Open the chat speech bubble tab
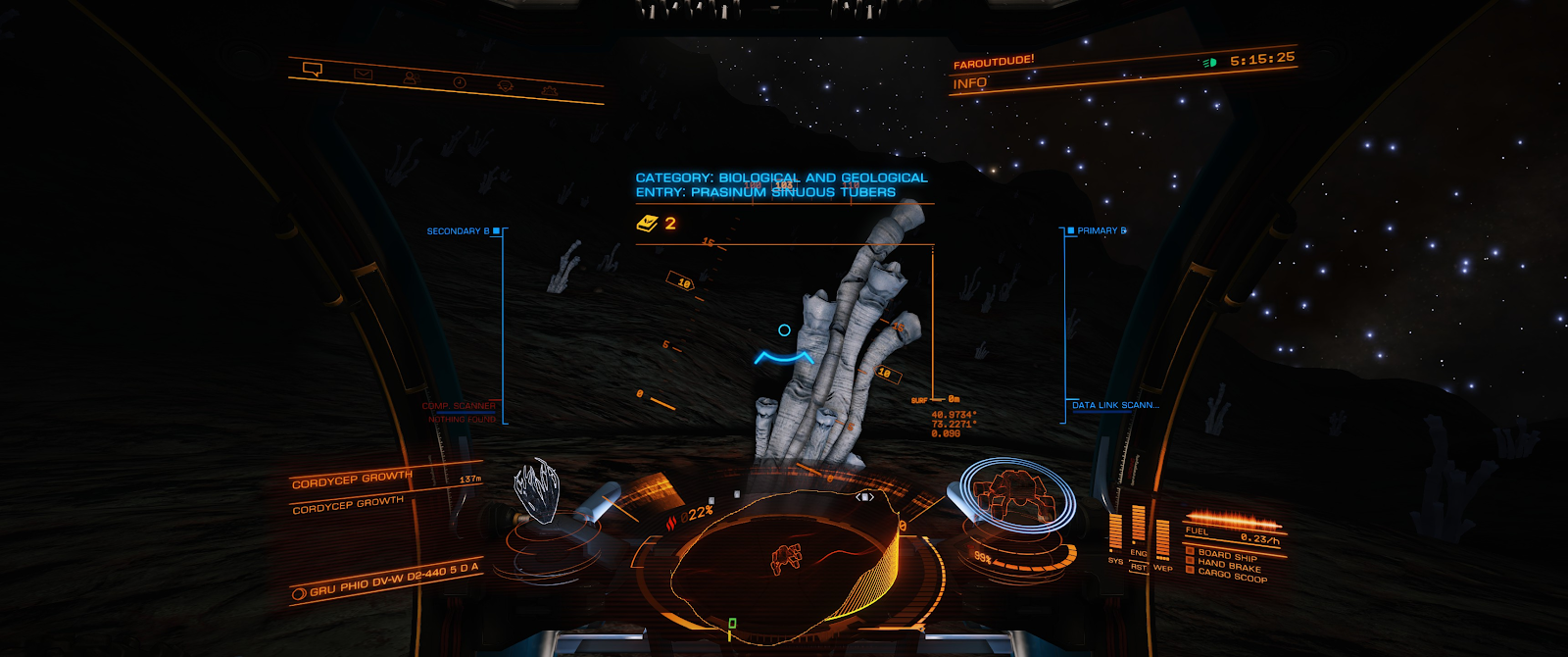 (313, 70)
